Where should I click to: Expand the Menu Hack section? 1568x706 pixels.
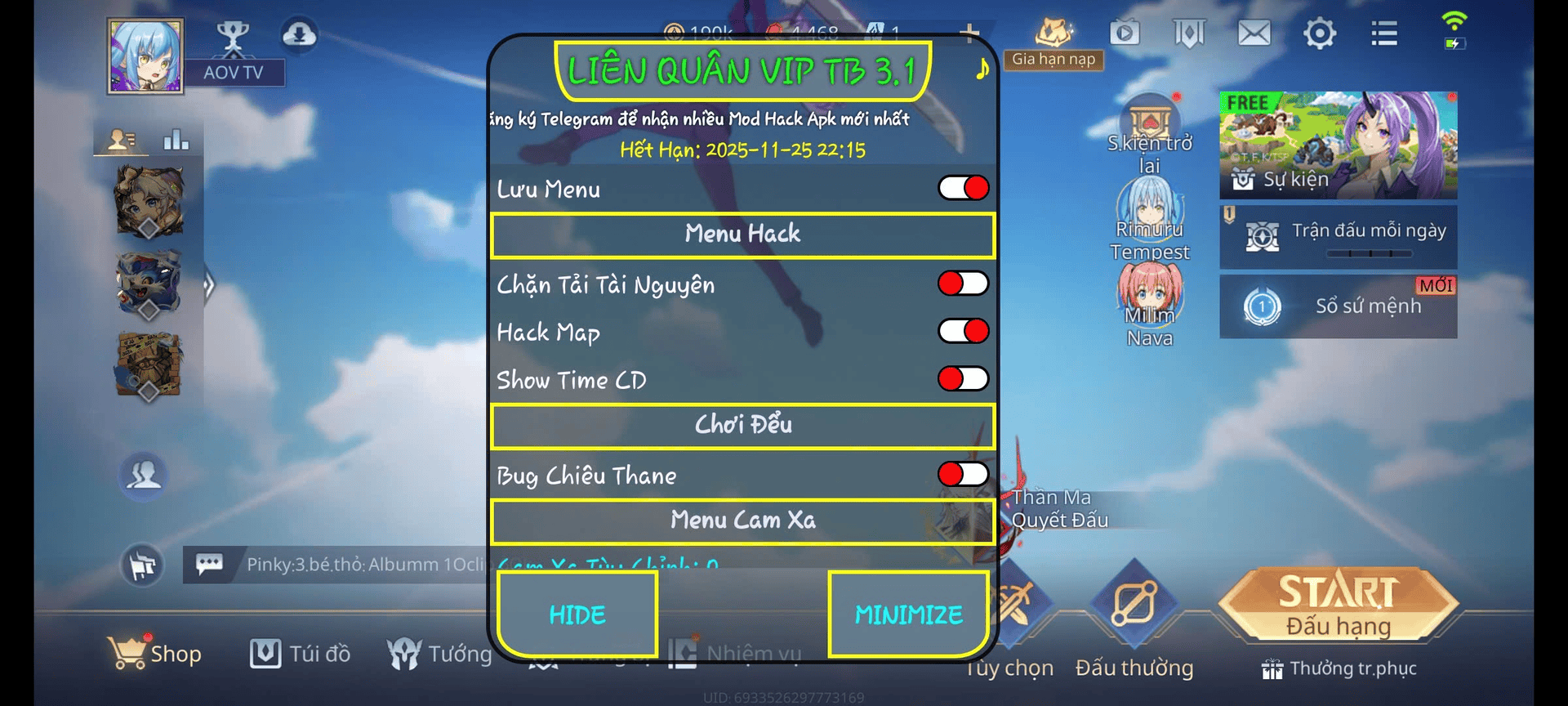742,235
